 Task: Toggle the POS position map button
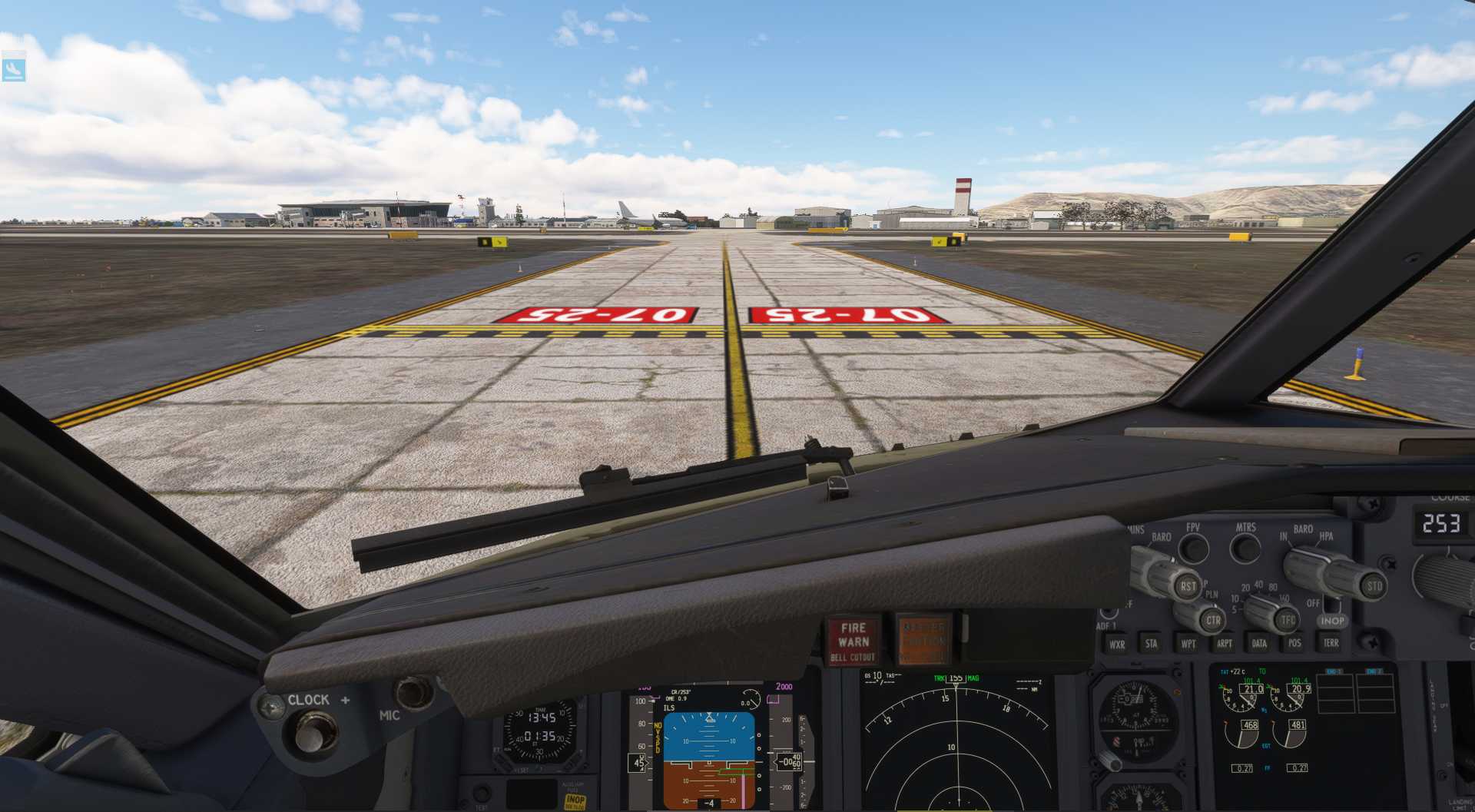click(1294, 643)
